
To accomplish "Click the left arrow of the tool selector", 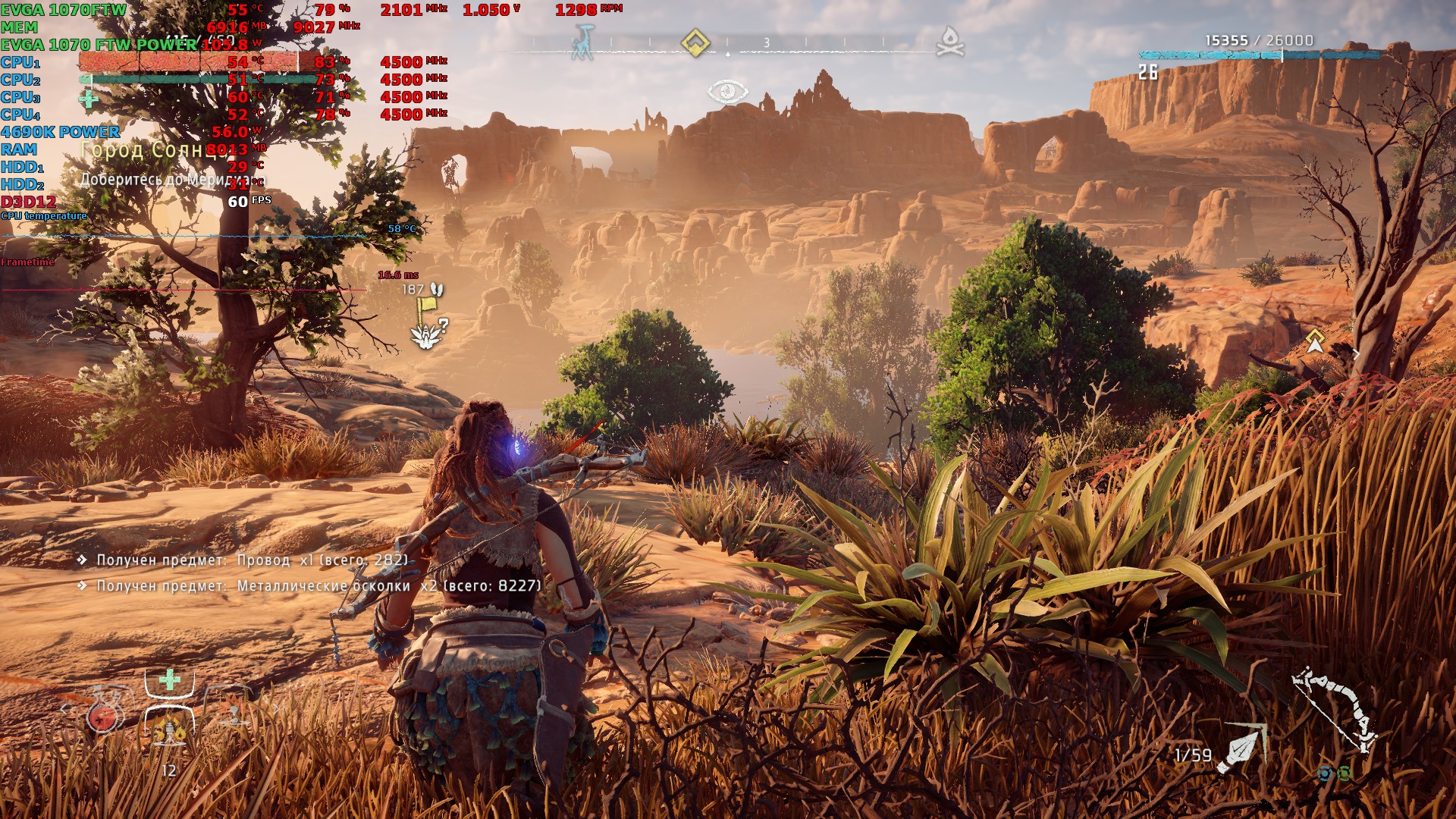I will click(x=64, y=710).
